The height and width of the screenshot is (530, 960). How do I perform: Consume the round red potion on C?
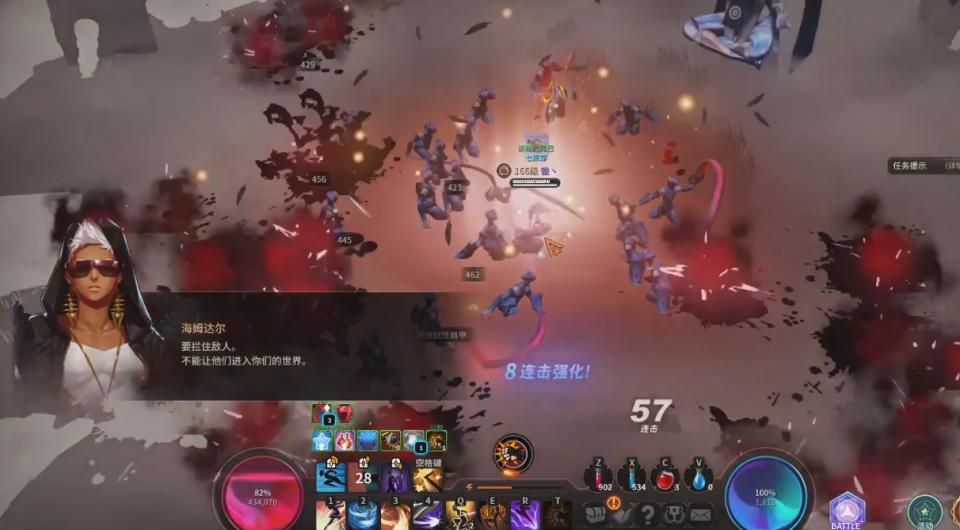(665, 478)
